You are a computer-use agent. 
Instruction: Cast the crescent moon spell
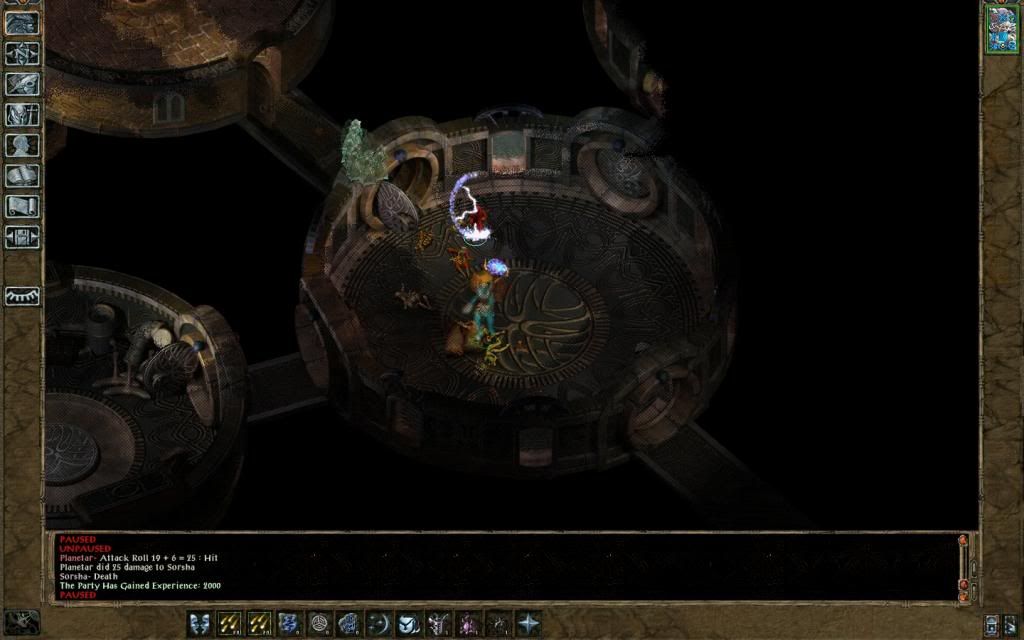point(379,623)
